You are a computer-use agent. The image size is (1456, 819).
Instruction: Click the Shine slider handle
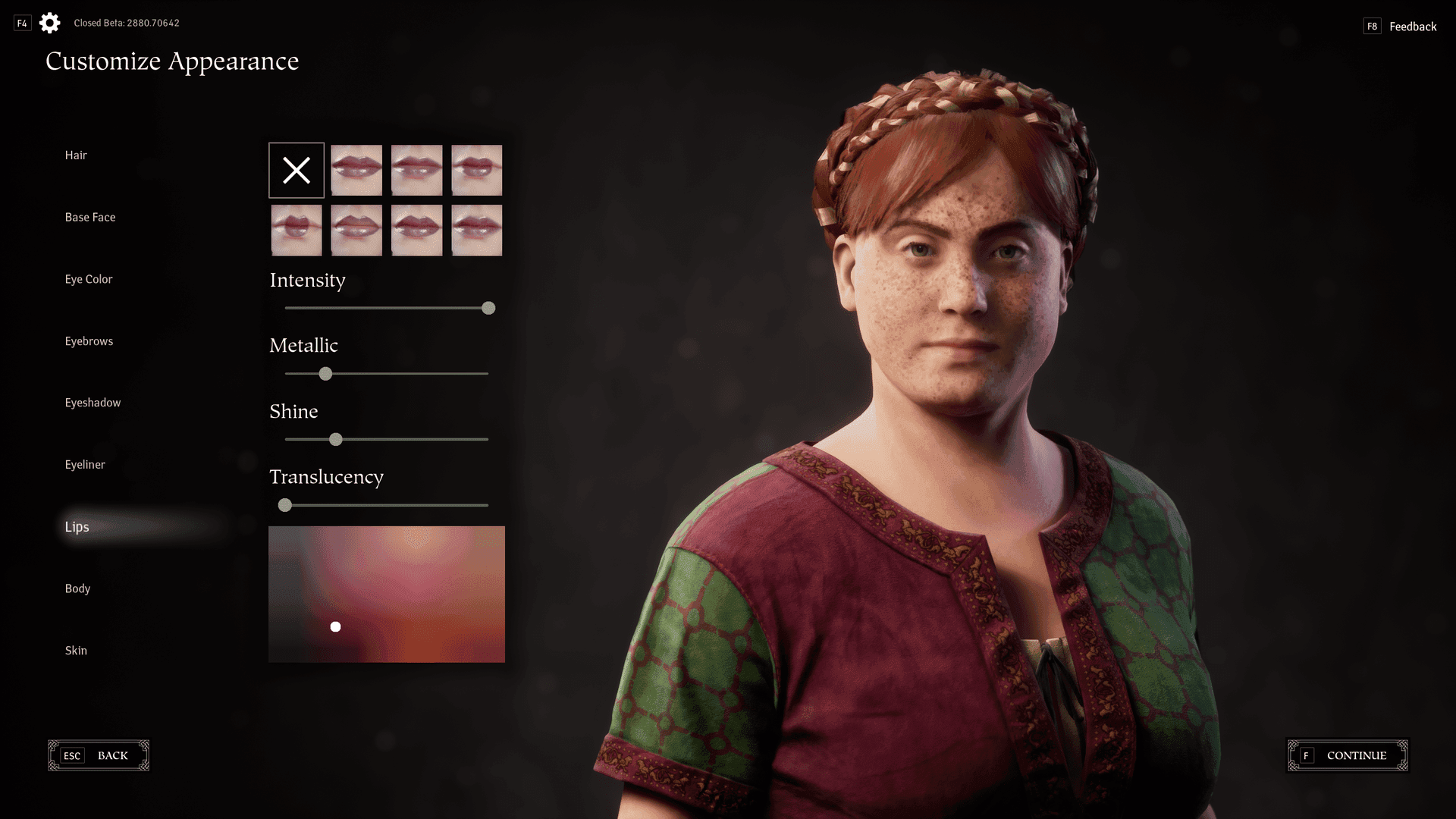336,440
